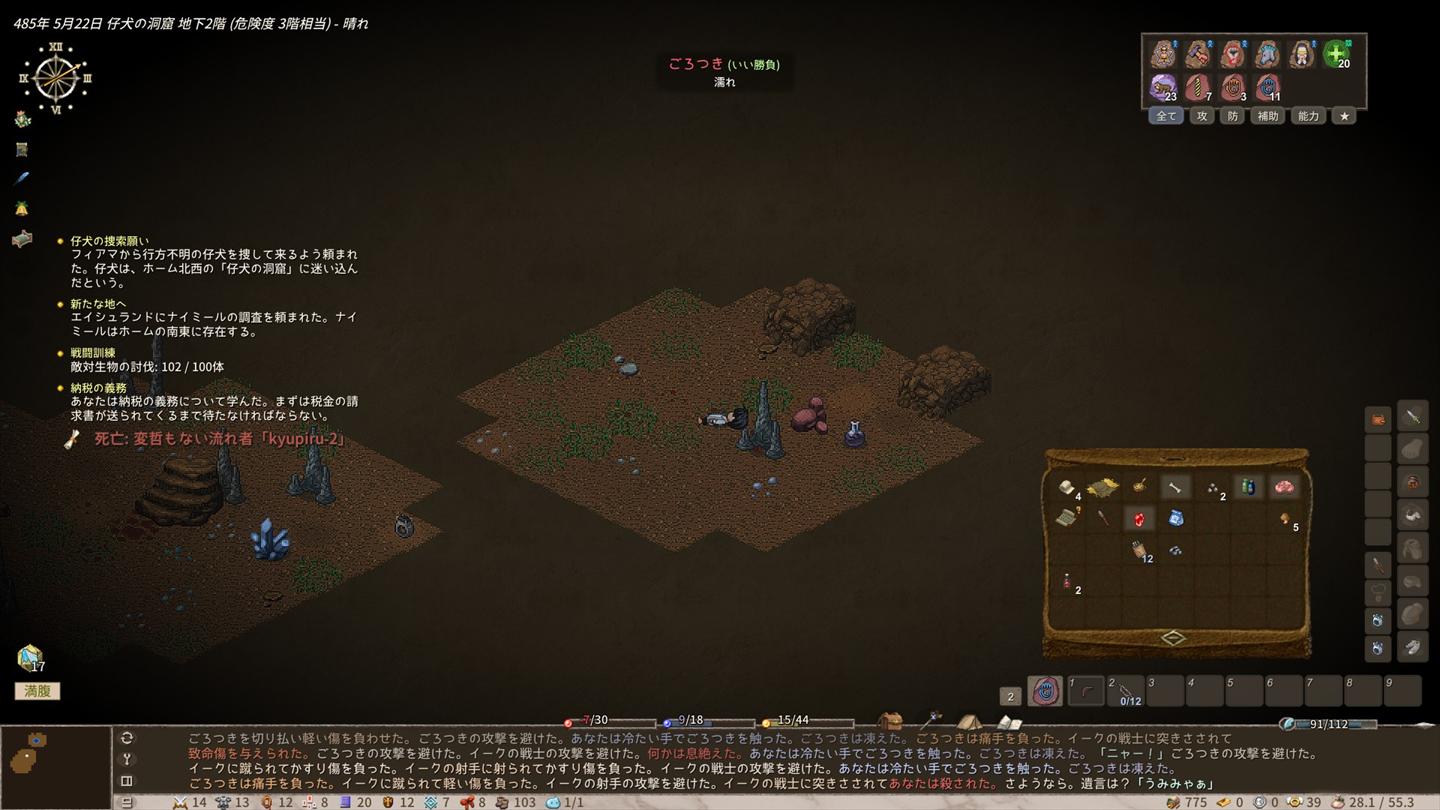Viewport: 1440px width, 810px height.
Task: Select the green and blue potion bottles
Action: (1247, 487)
